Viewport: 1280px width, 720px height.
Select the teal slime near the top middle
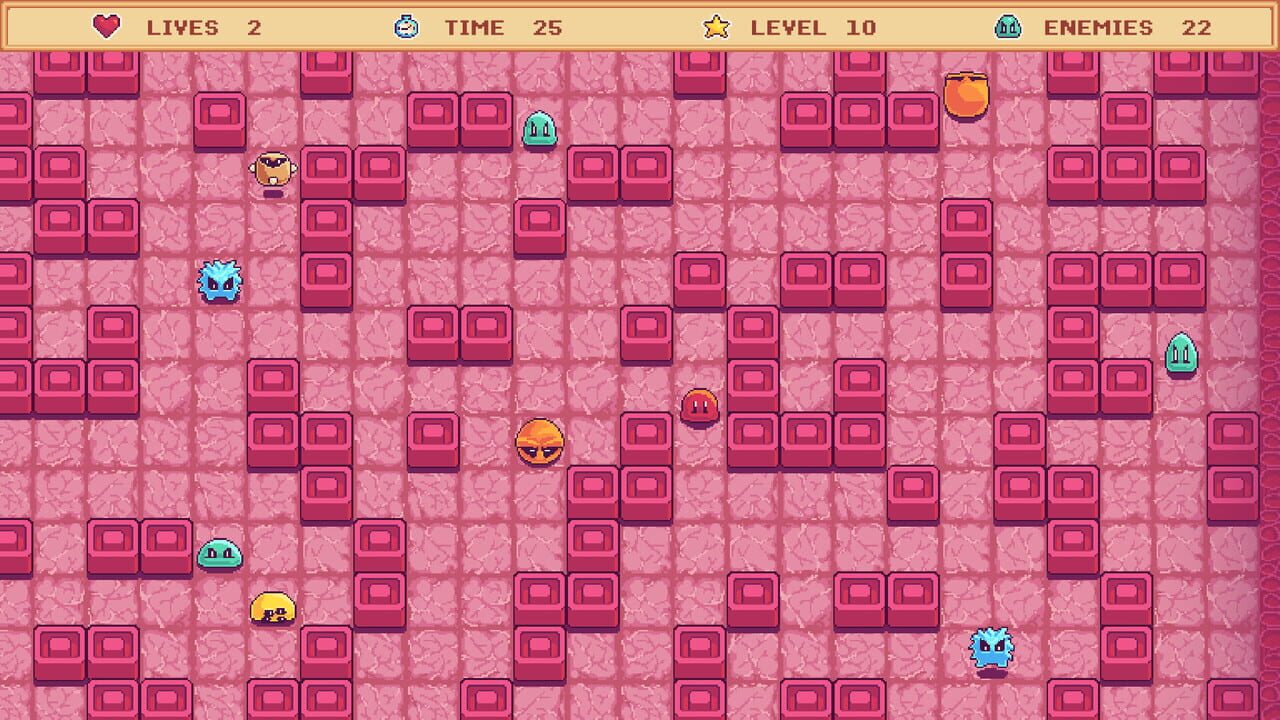(x=538, y=130)
